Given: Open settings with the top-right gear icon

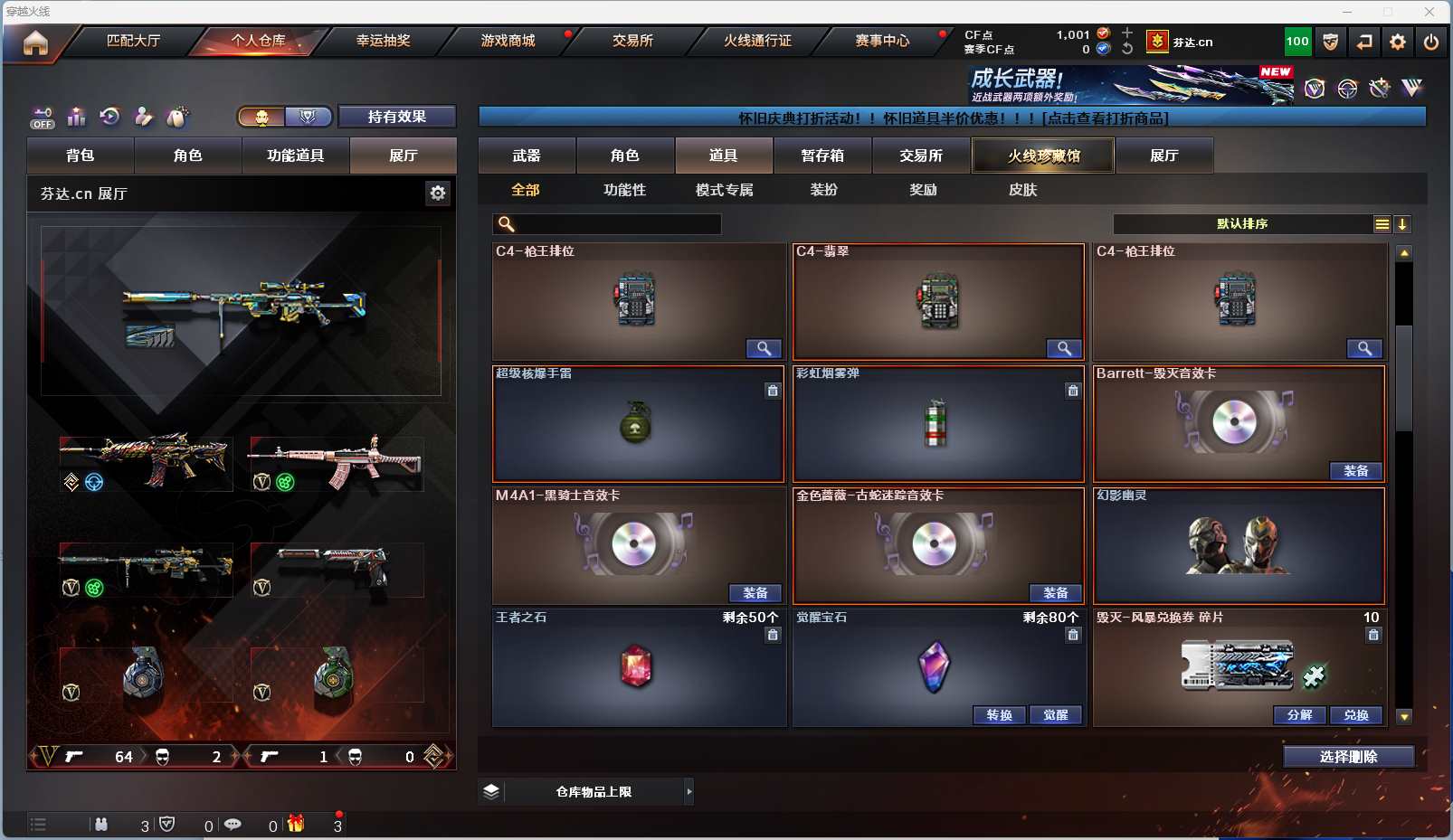Looking at the screenshot, I should coord(1398,42).
